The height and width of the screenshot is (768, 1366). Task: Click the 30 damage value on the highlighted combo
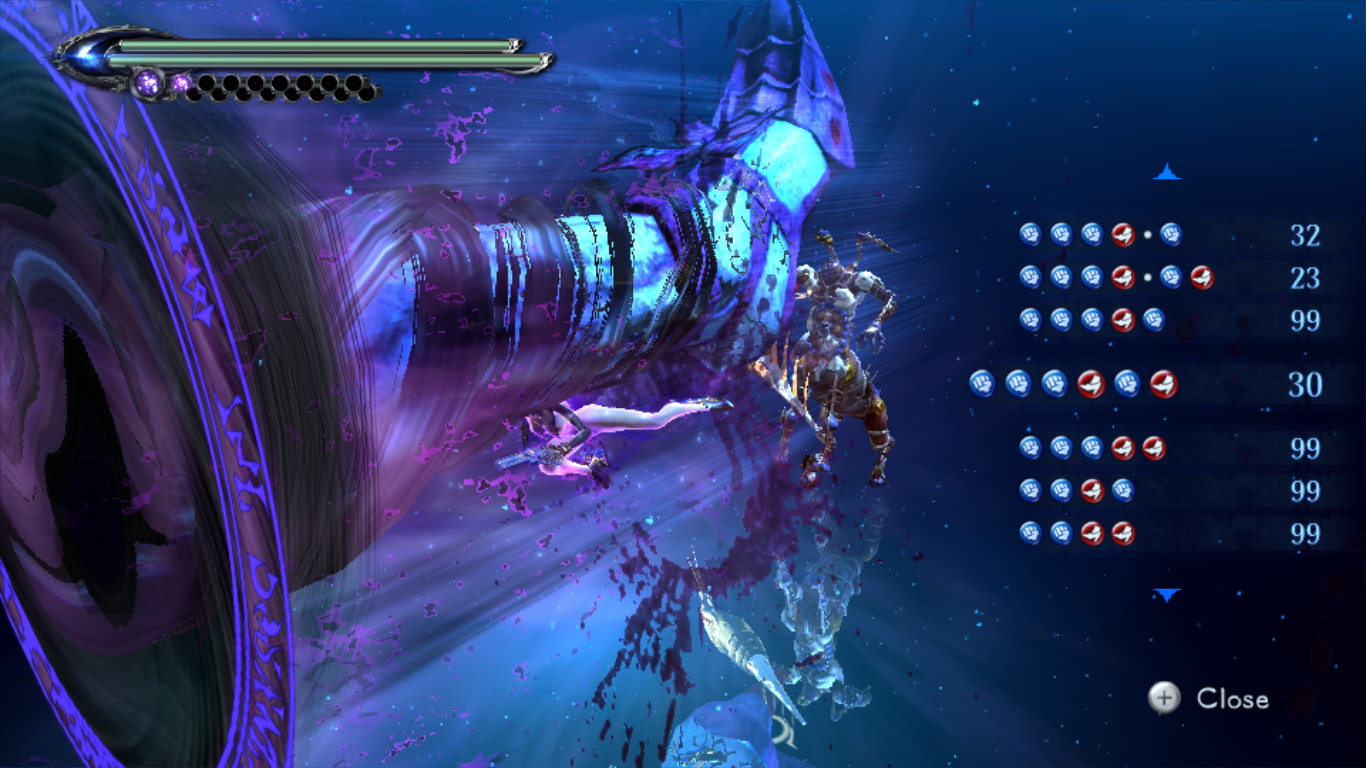coord(1305,384)
